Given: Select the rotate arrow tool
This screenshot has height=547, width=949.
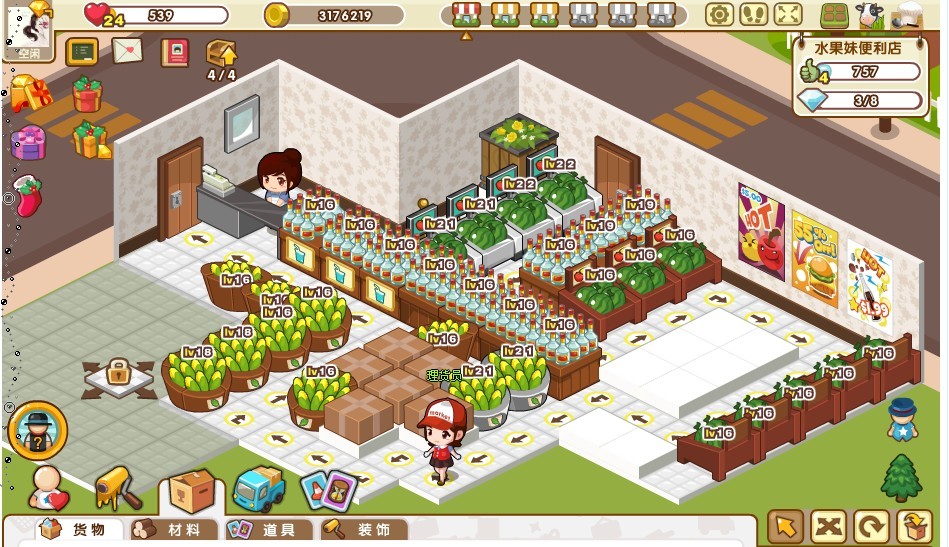Looking at the screenshot, I should tap(869, 526).
